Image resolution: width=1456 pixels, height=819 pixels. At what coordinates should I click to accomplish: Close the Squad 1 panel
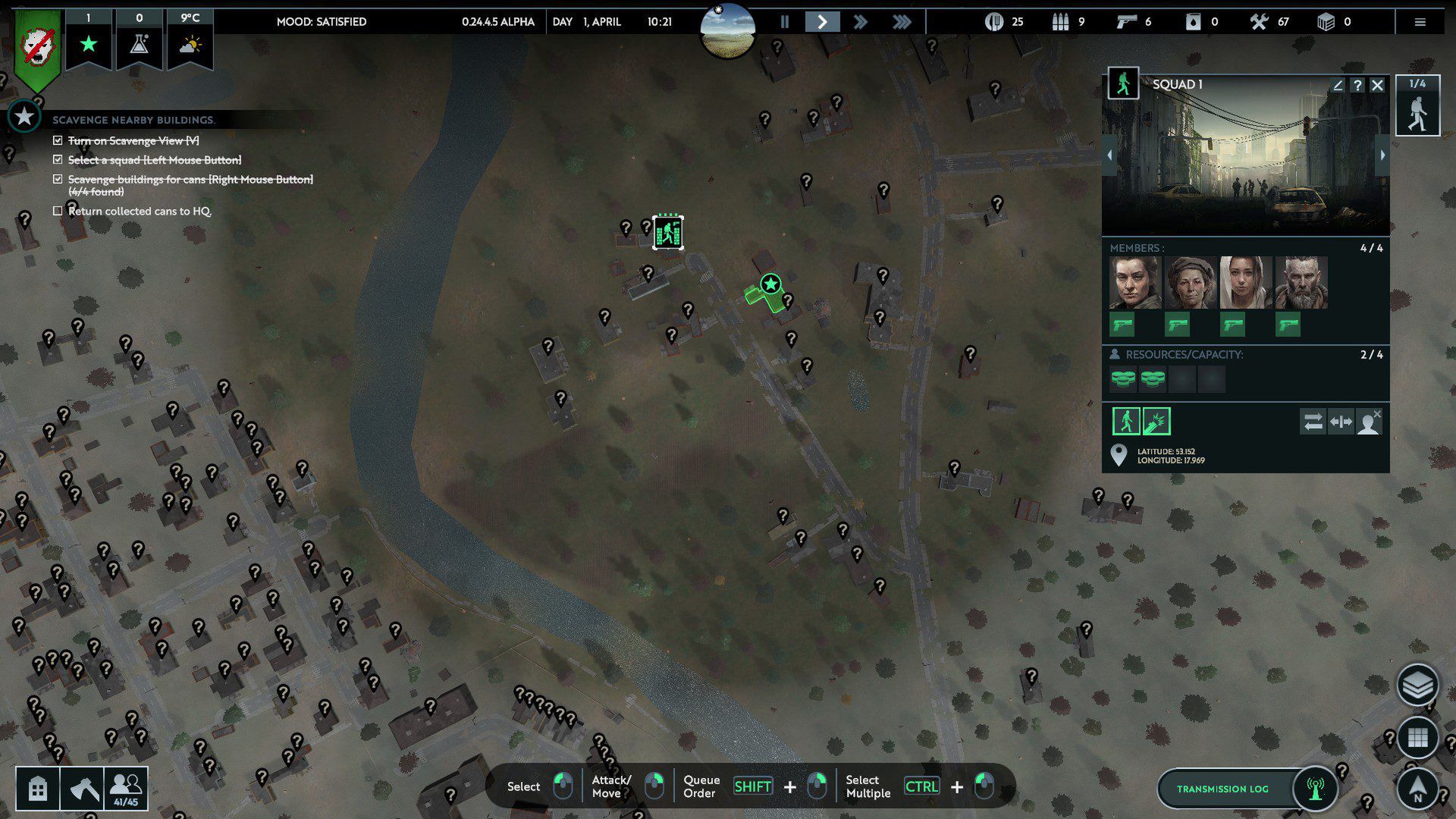pyautogui.click(x=1378, y=86)
